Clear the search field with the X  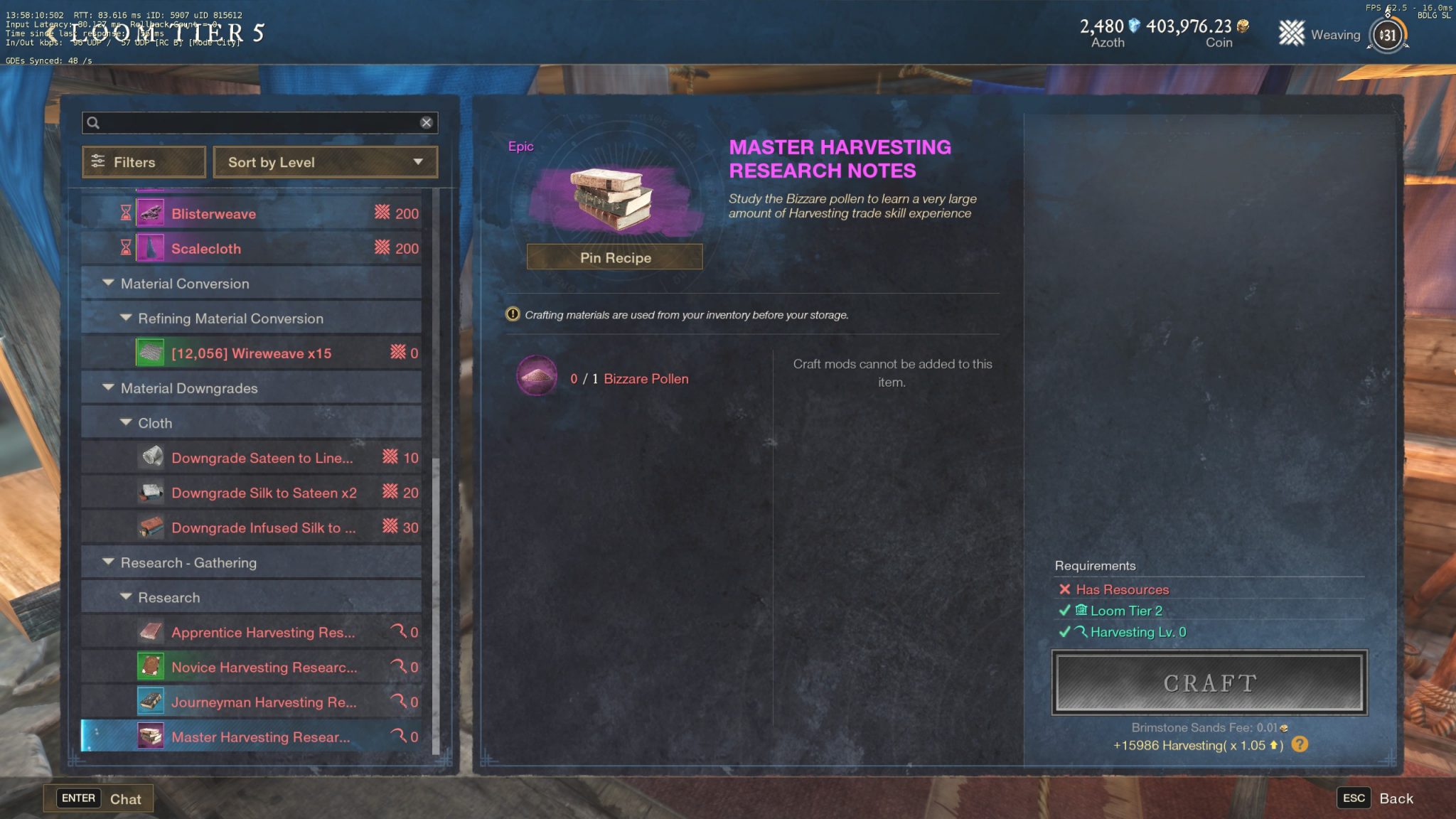(x=427, y=122)
